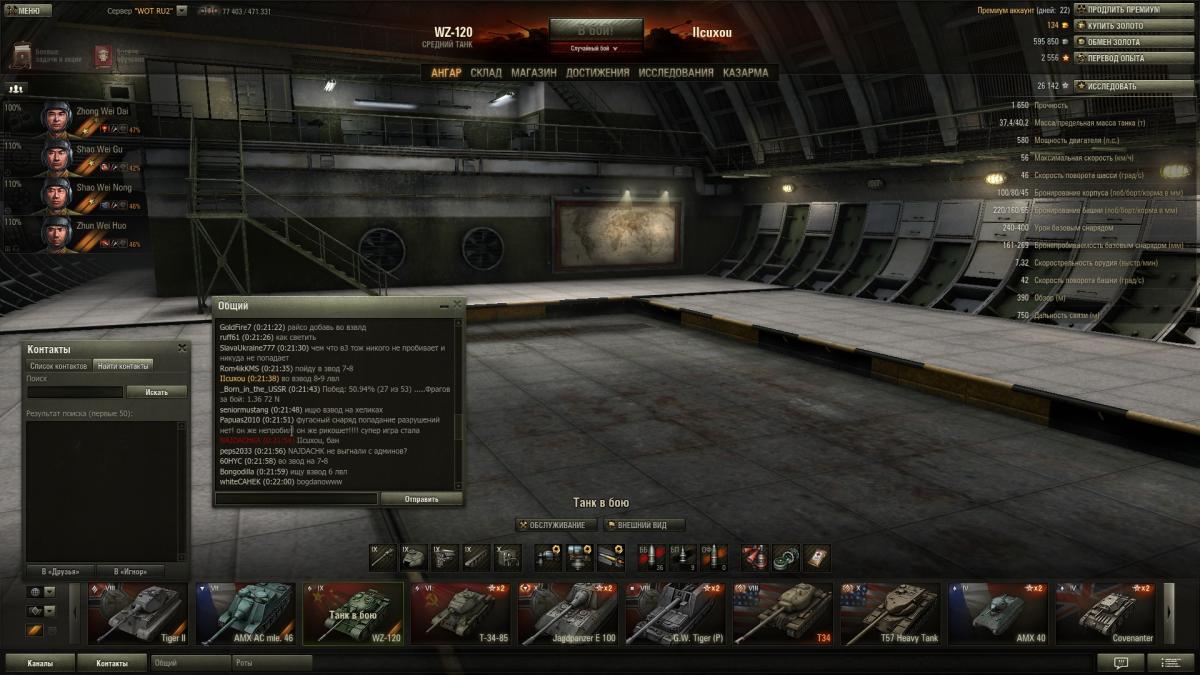
Task: Send chat message with Отправить
Action: [421, 498]
